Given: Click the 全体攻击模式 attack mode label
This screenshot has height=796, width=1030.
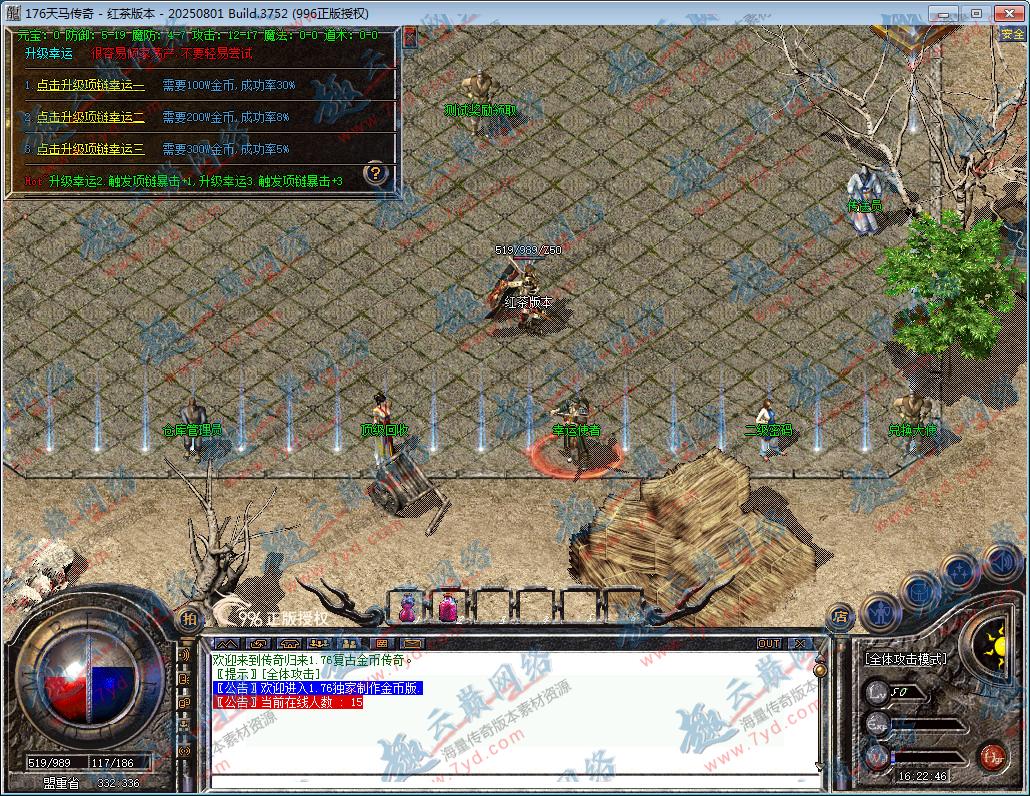Looking at the screenshot, I should click(x=906, y=659).
